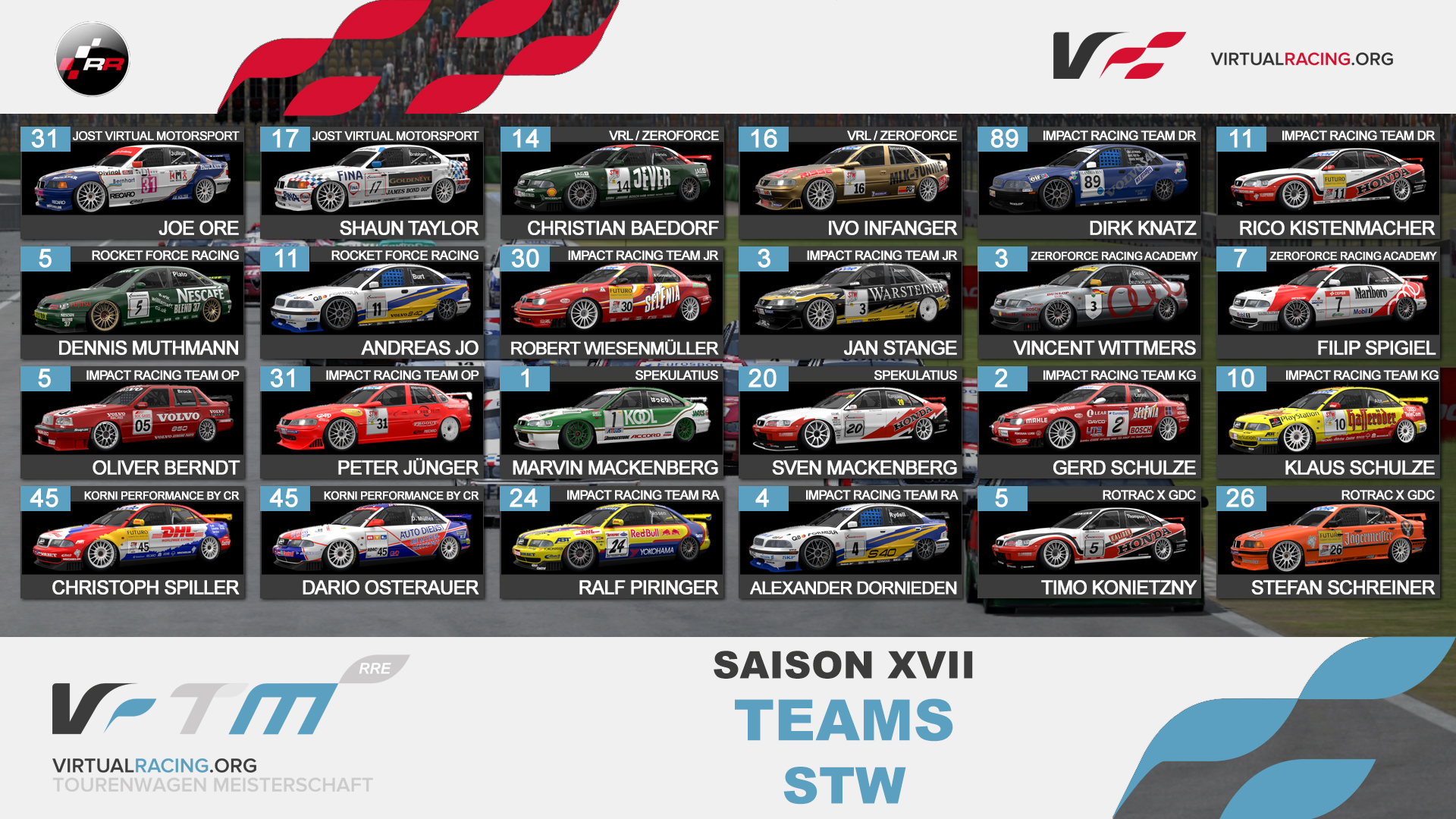Choose Shaun Taylor's number 17 car card
Screen dimensions: 1456x819
[x=372, y=182]
